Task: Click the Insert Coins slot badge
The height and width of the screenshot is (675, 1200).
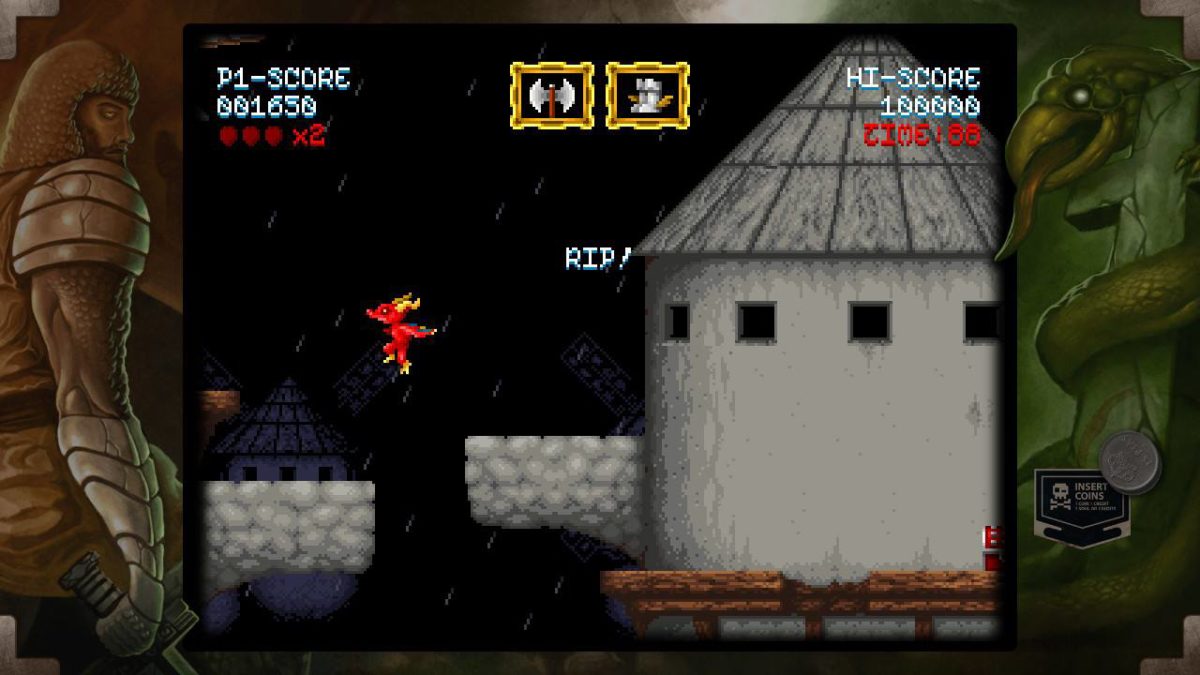Action: pos(1080,503)
